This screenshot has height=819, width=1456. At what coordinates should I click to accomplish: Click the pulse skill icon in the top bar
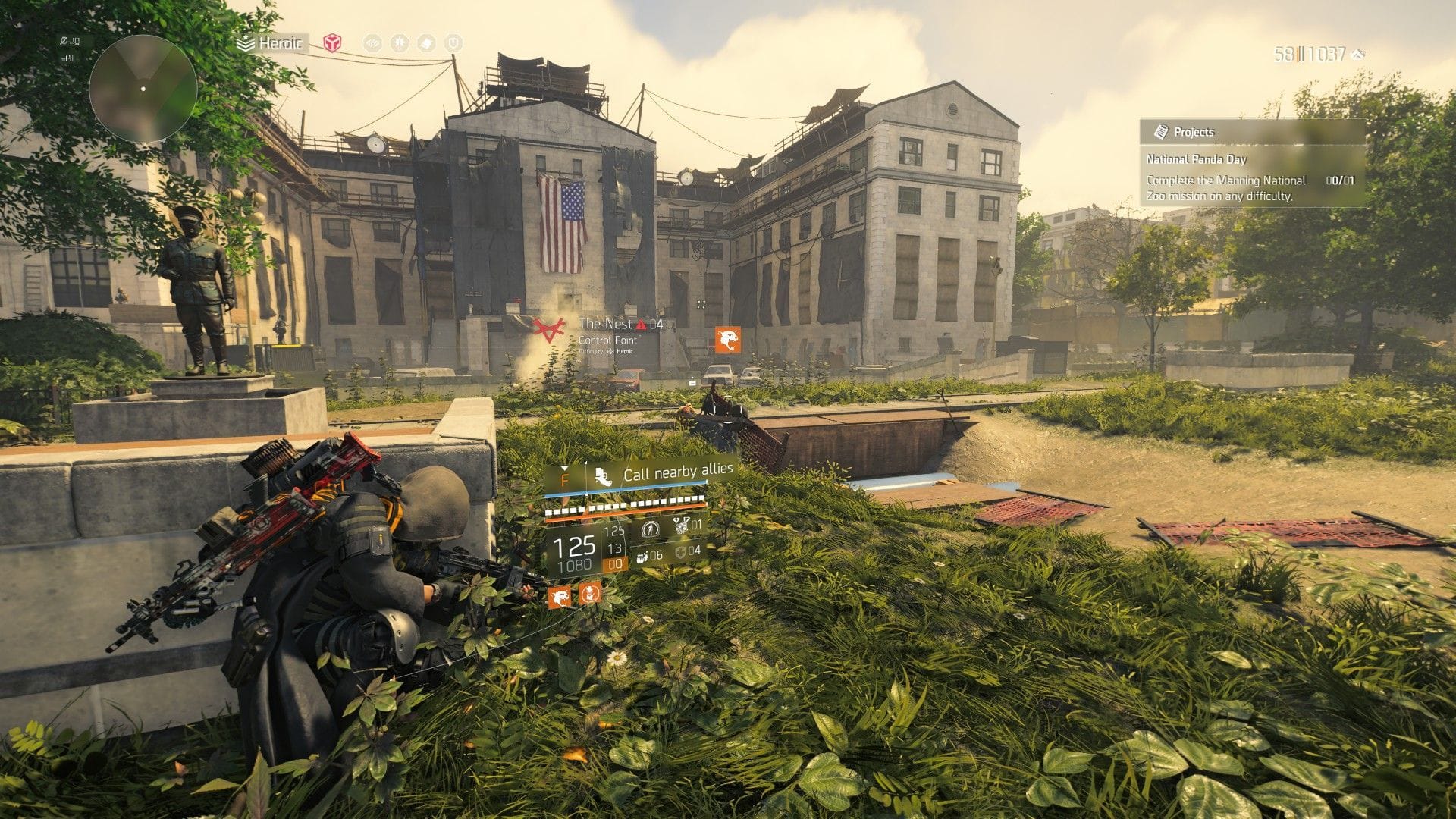click(x=373, y=42)
